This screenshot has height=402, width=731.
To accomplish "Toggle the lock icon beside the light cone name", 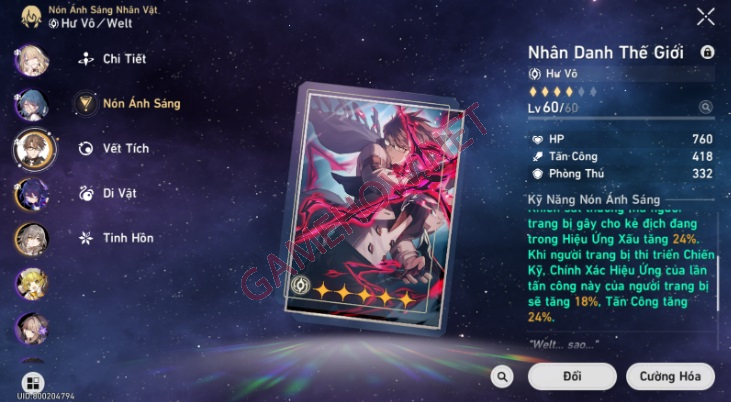I will 708,52.
